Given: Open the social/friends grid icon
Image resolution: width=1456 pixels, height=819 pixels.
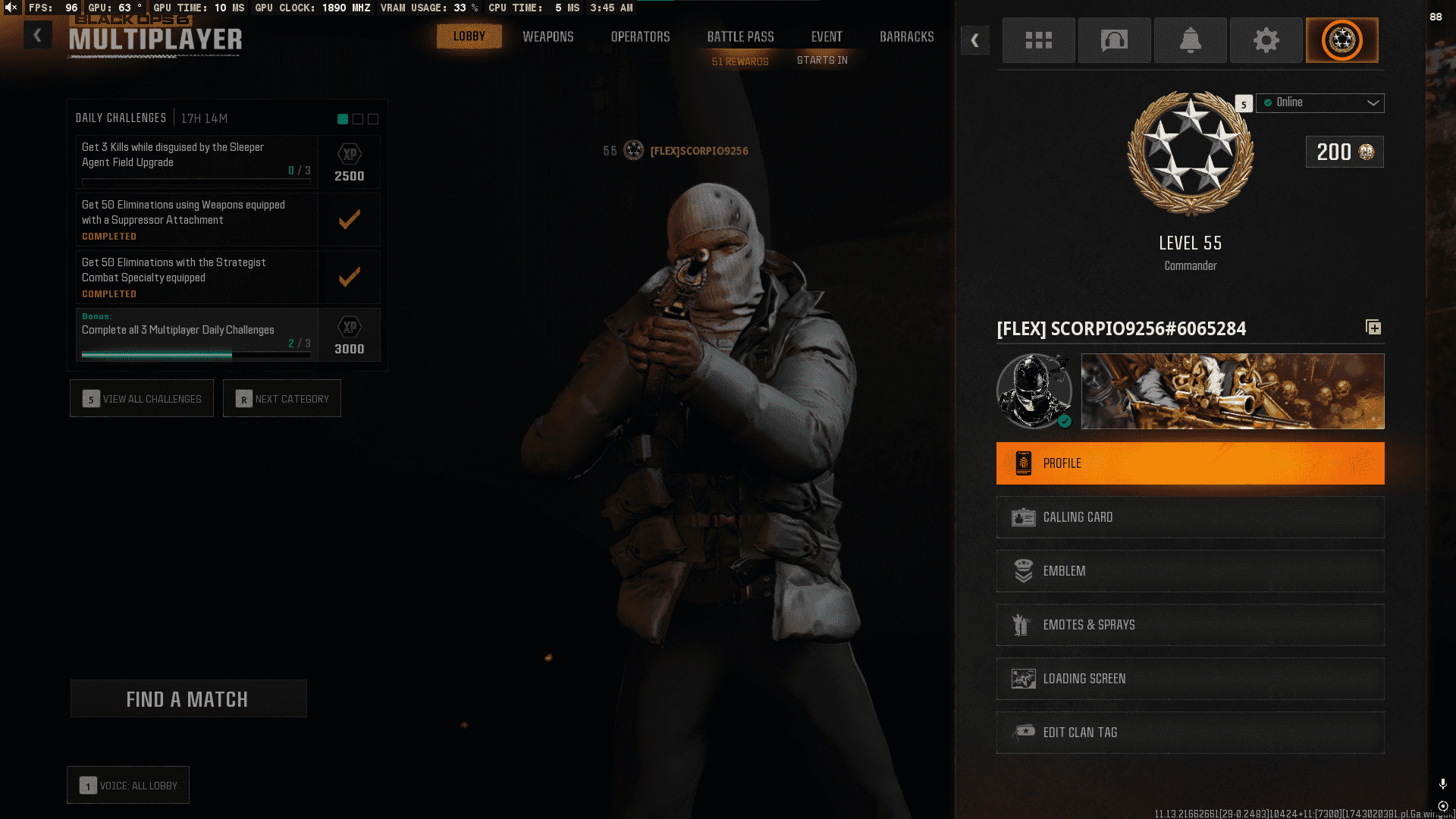Looking at the screenshot, I should pyautogui.click(x=1038, y=40).
